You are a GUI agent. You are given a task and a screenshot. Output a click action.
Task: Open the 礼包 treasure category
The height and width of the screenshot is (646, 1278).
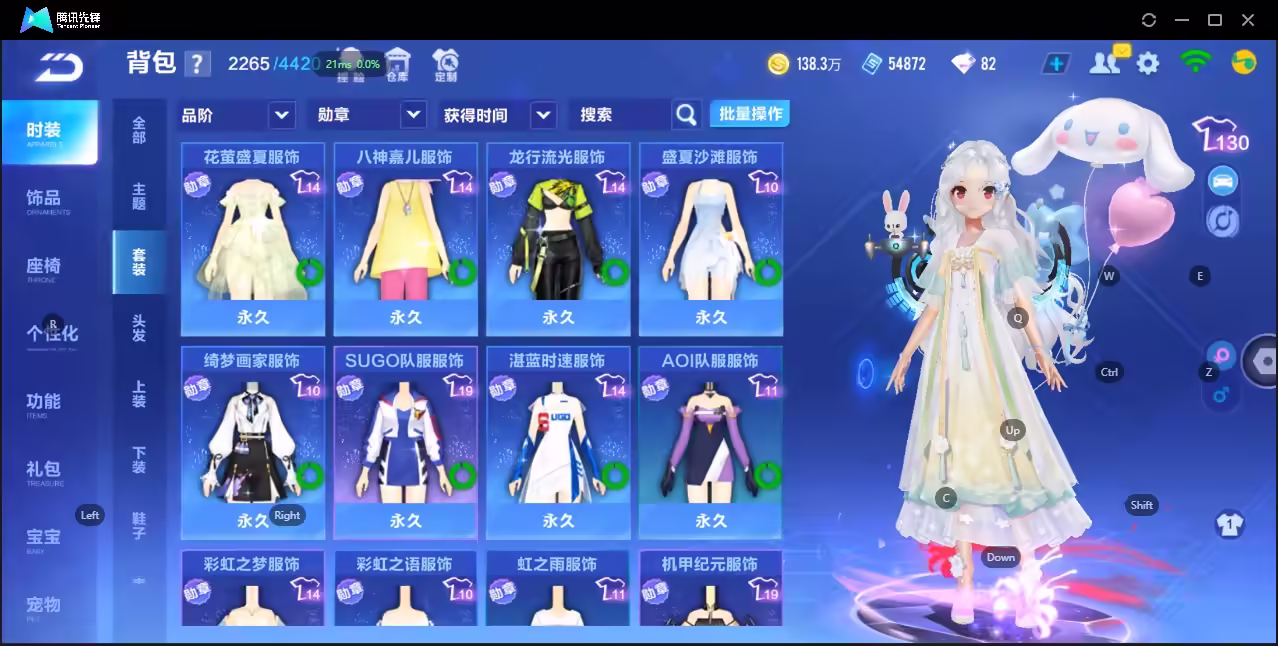44,470
